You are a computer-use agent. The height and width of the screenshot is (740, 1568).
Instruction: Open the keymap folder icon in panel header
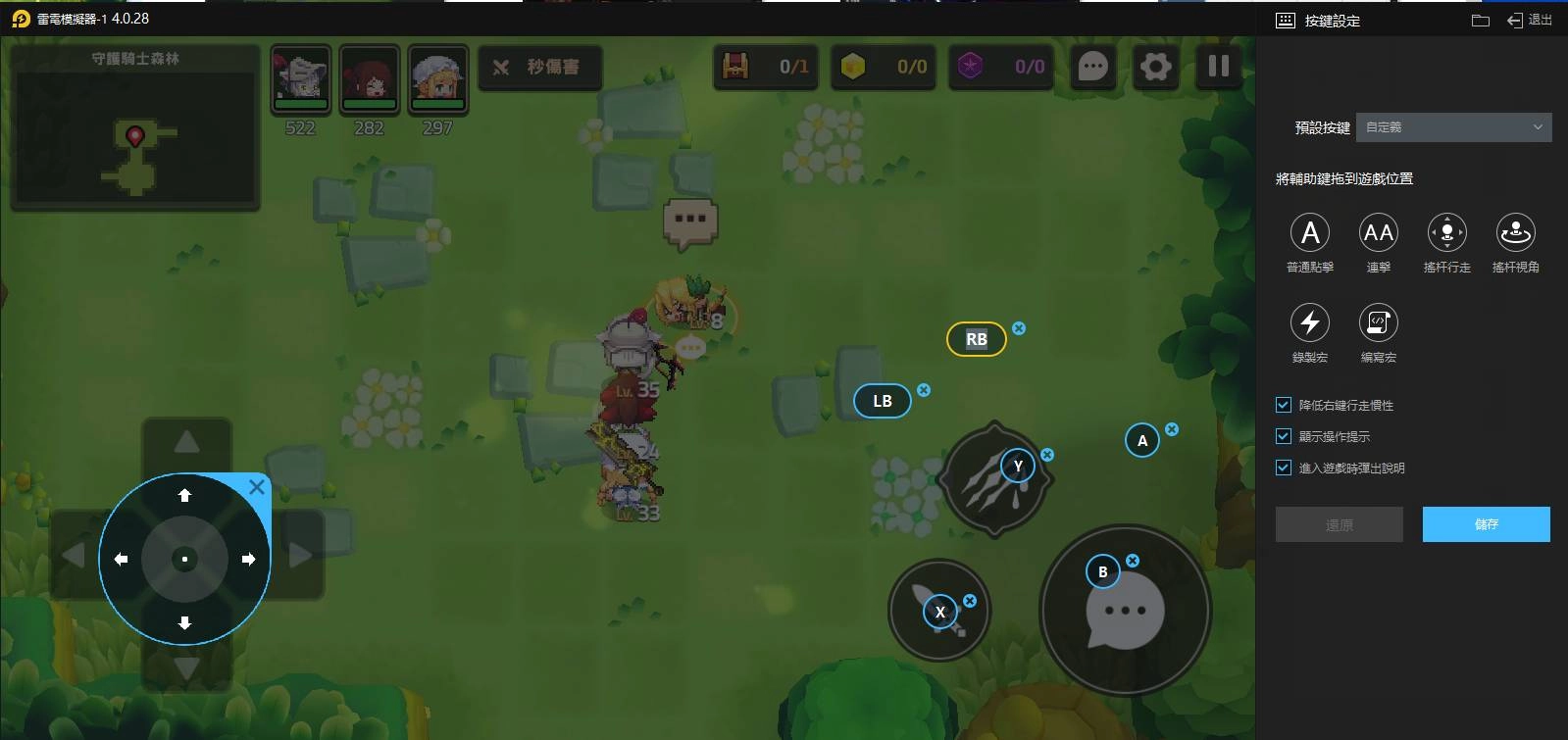1478,19
